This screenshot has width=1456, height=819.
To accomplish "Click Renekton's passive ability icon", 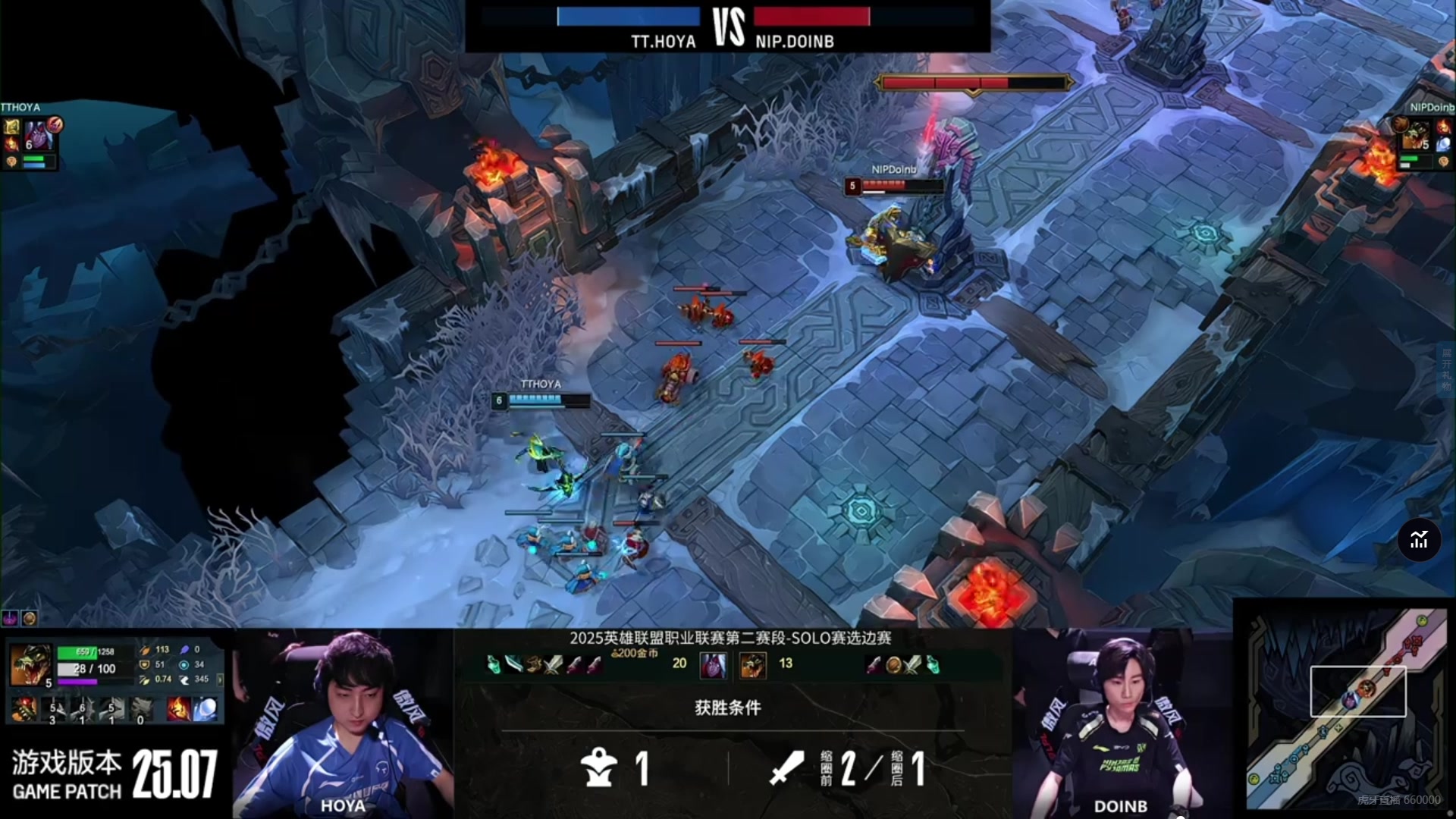I will [24, 709].
